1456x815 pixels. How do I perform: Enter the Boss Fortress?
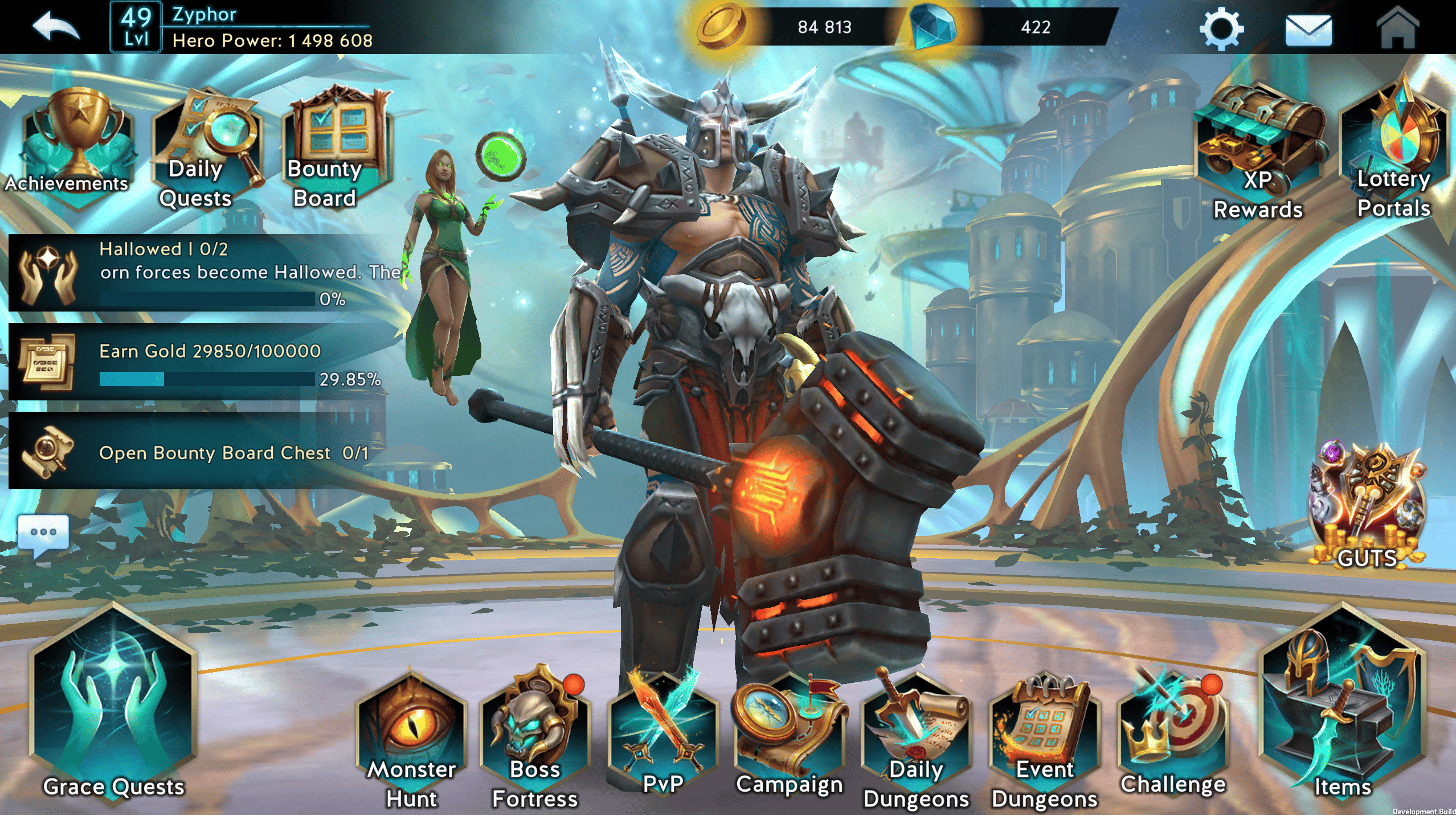pos(535,740)
